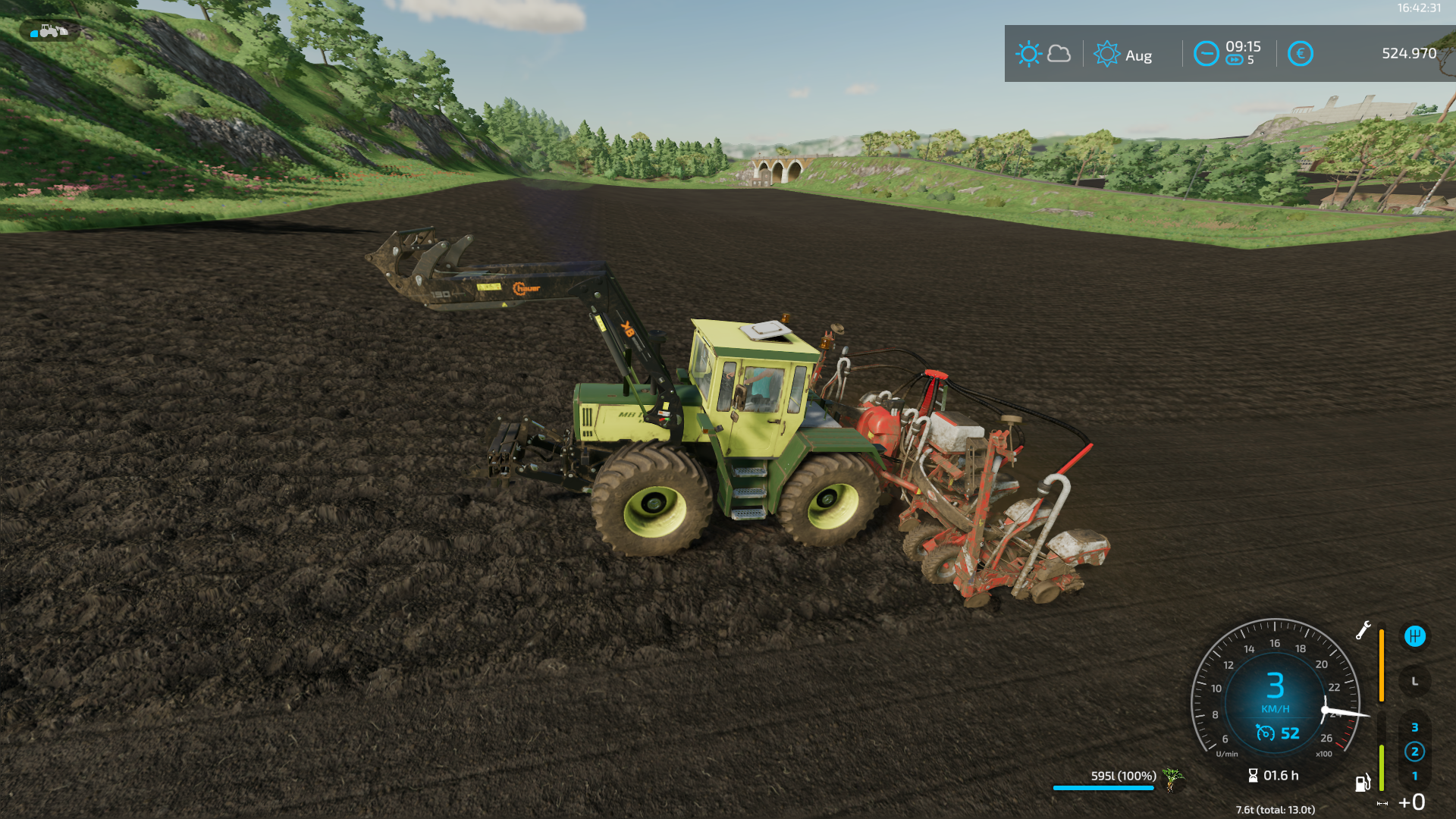Screen dimensions: 1456x819
Task: Click the tractor attachment schema icon
Action: (50, 31)
